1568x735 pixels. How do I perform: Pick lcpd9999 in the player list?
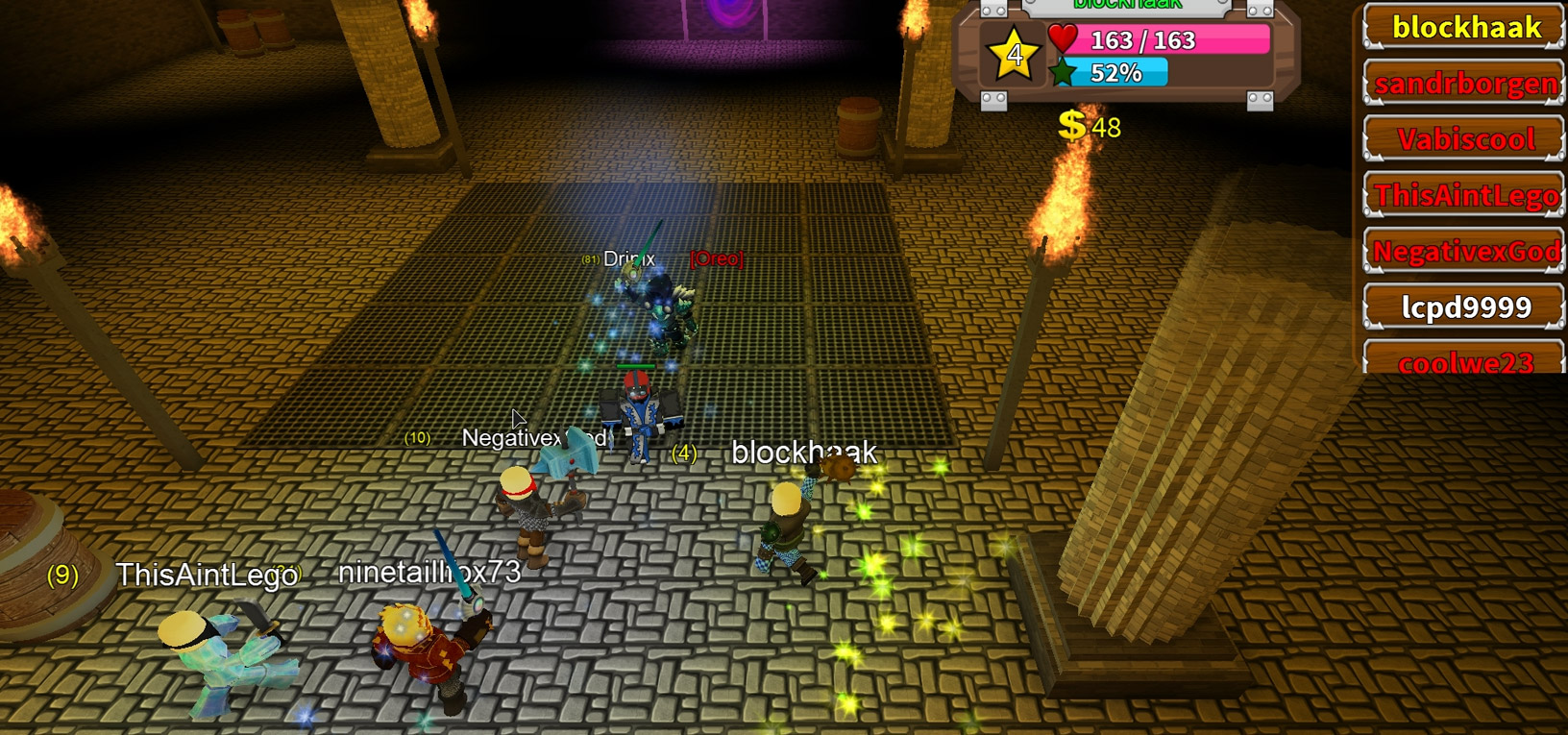(1465, 307)
